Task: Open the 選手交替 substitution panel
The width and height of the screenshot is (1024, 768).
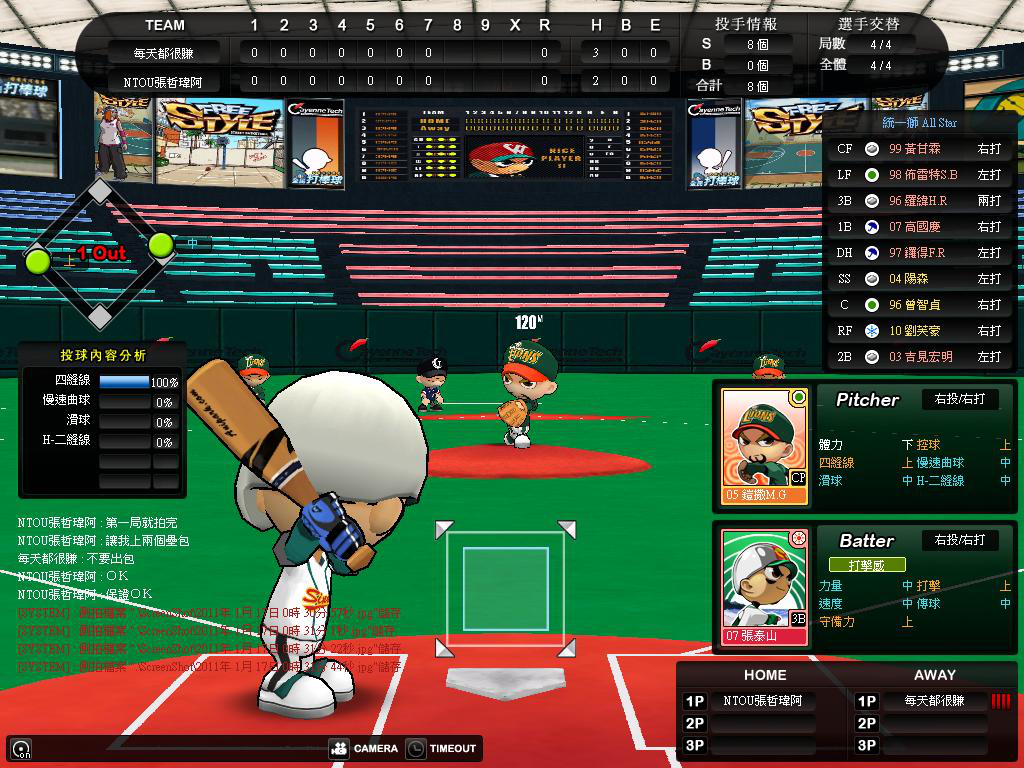Action: pos(868,24)
